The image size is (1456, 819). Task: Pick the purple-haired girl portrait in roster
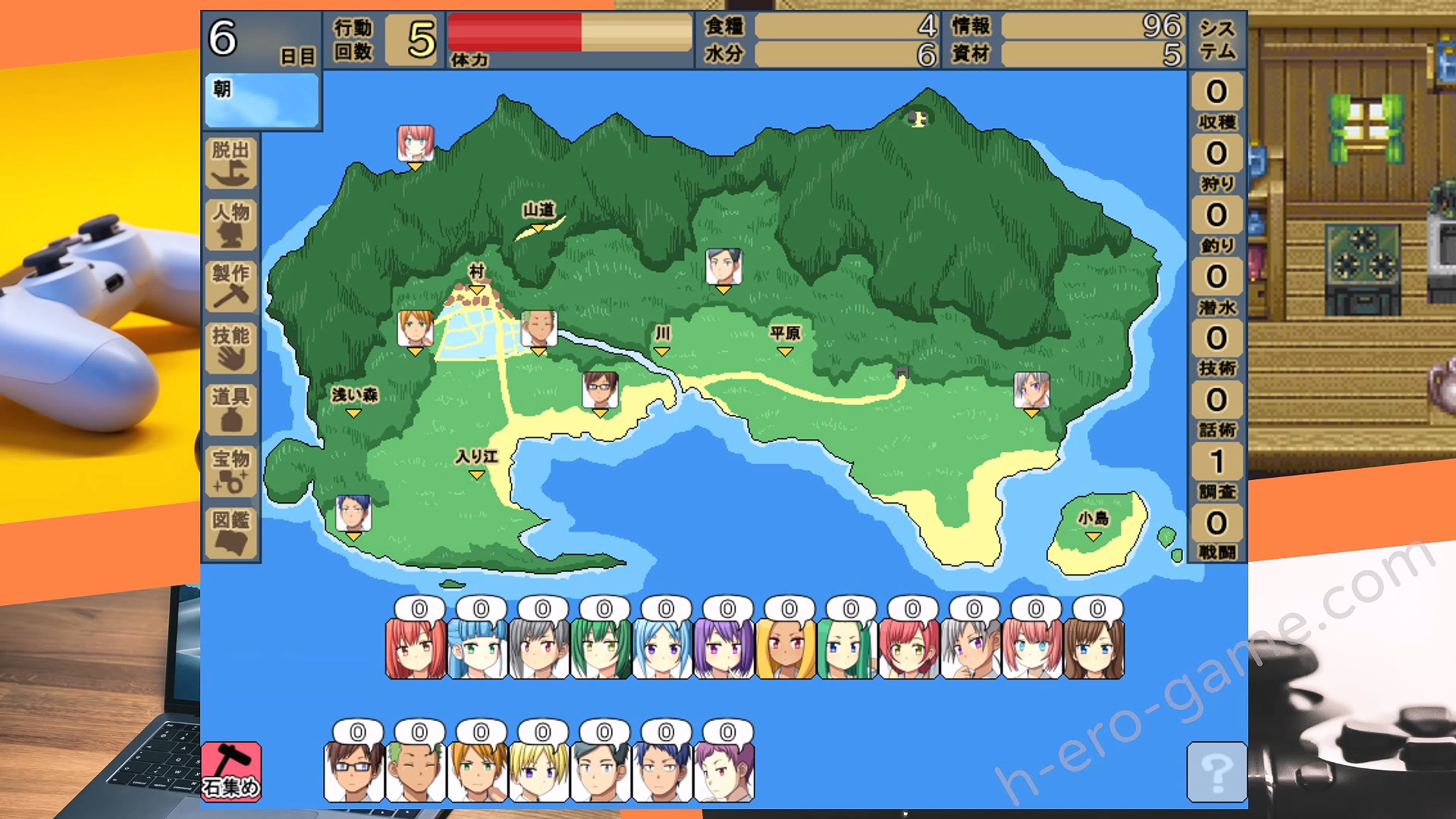click(x=723, y=649)
